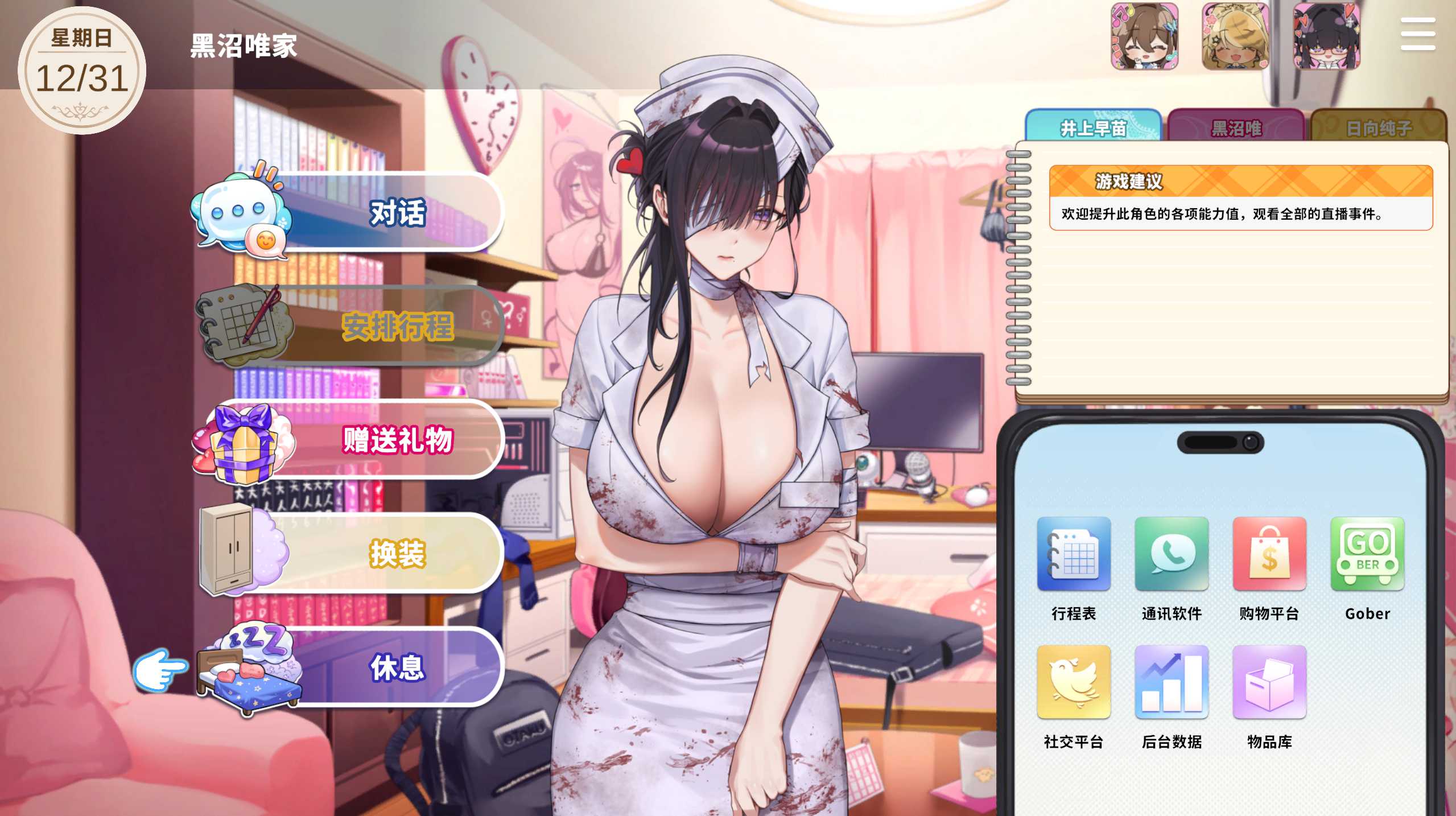Select the brown-haired girl portrait

point(1144,36)
